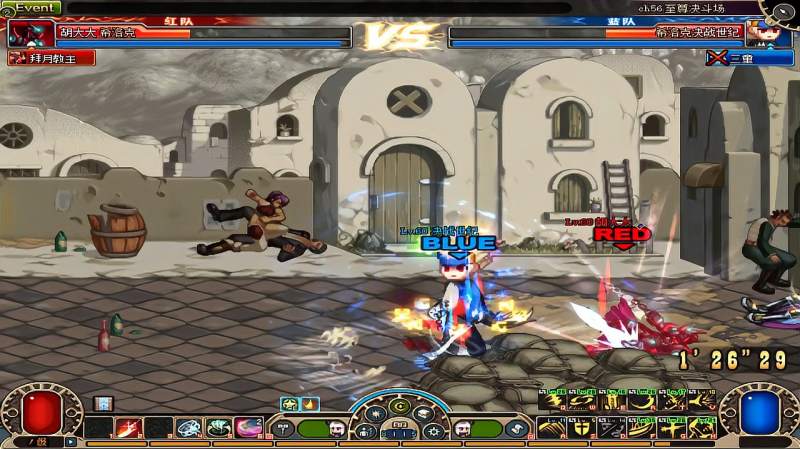Click the blue square icon above item slots
Image resolution: width=800 pixels, height=449 pixels.
tap(102, 404)
